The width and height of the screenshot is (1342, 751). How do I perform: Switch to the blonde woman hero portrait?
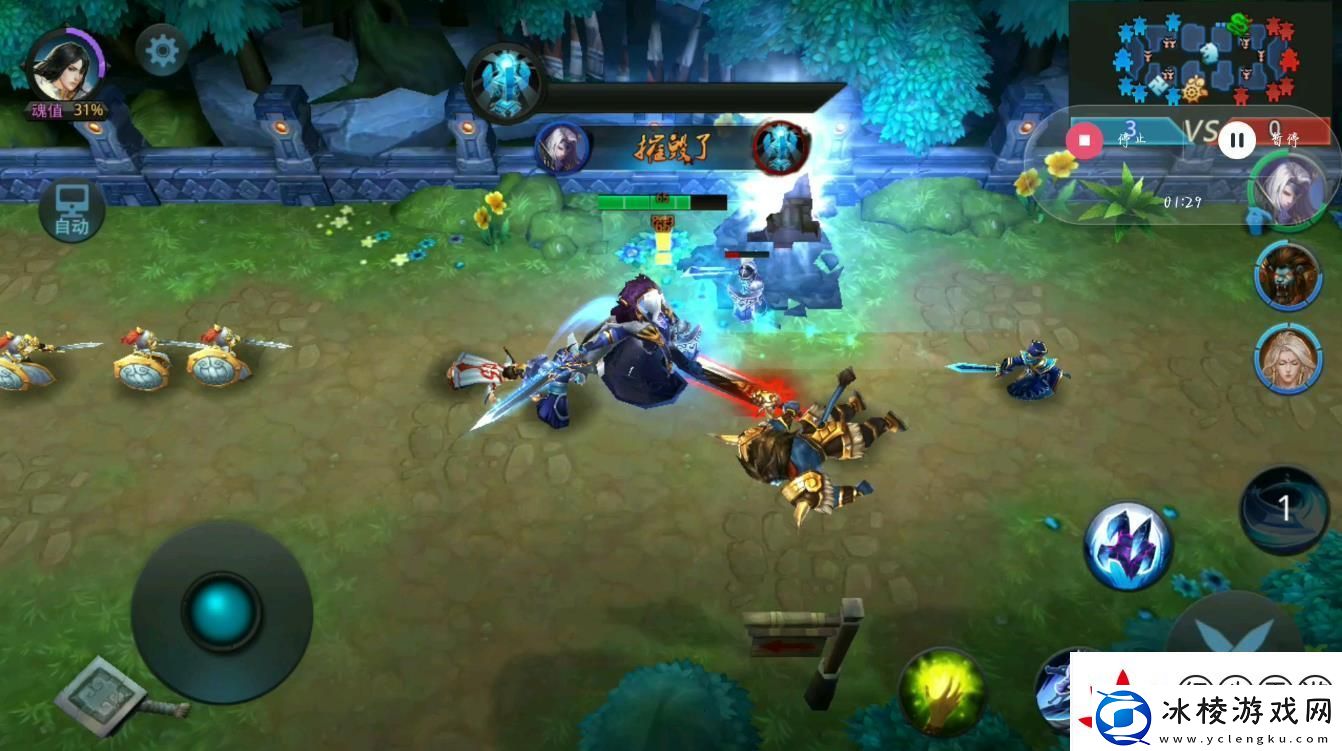point(1288,357)
